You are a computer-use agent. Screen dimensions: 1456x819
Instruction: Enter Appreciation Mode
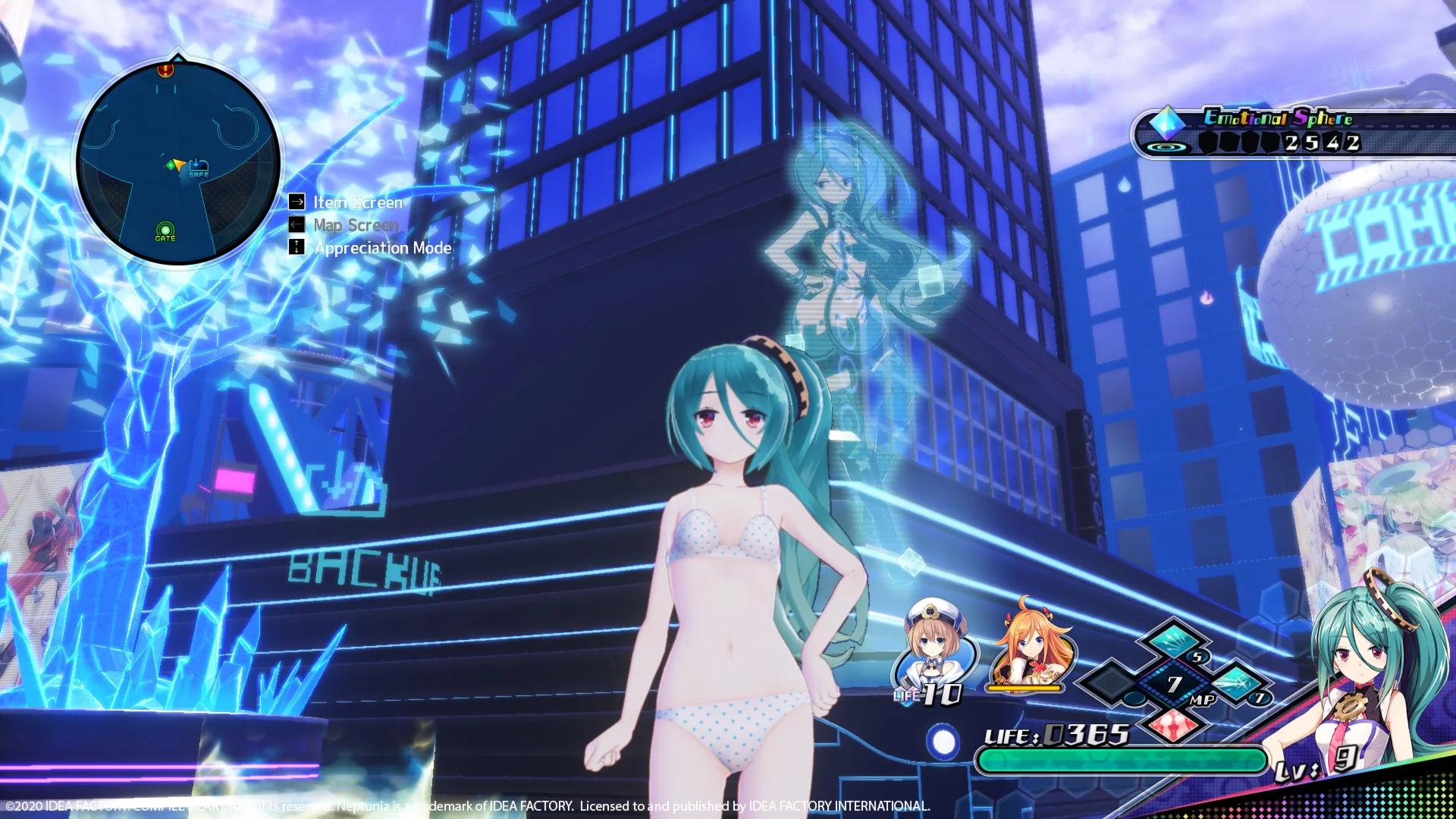pyautogui.click(x=381, y=248)
